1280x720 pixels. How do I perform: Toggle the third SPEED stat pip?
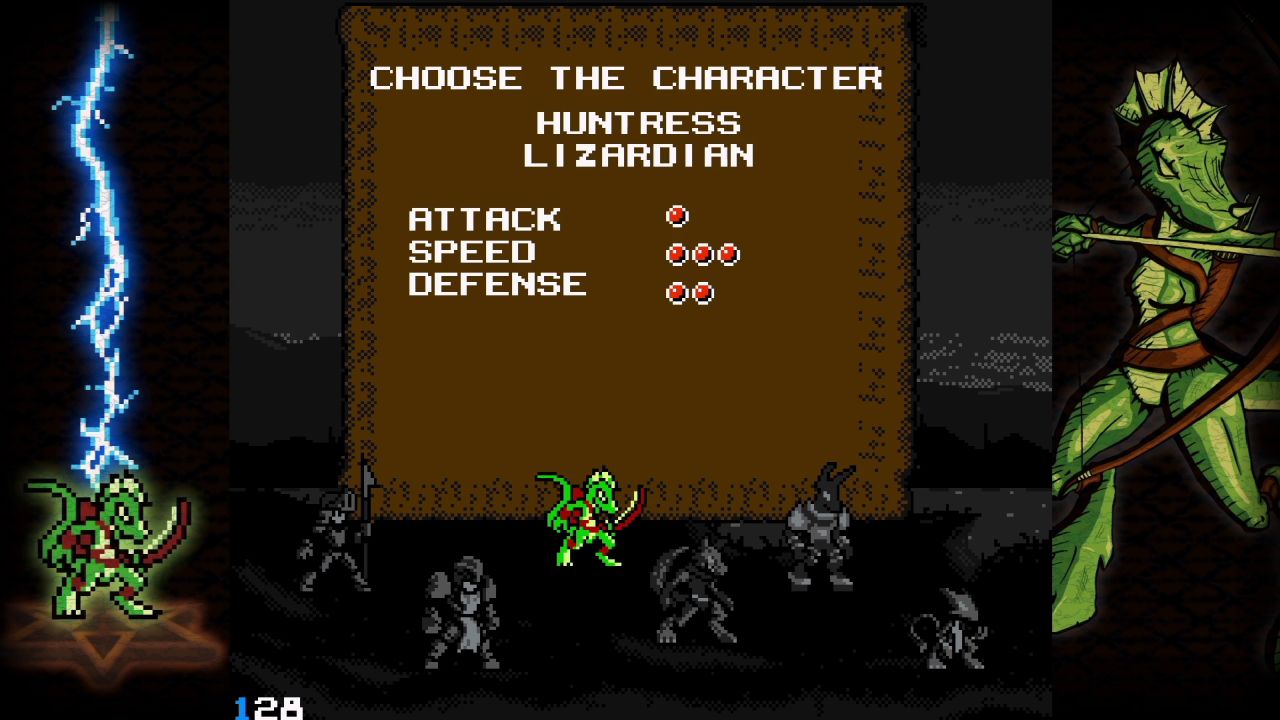coord(730,255)
